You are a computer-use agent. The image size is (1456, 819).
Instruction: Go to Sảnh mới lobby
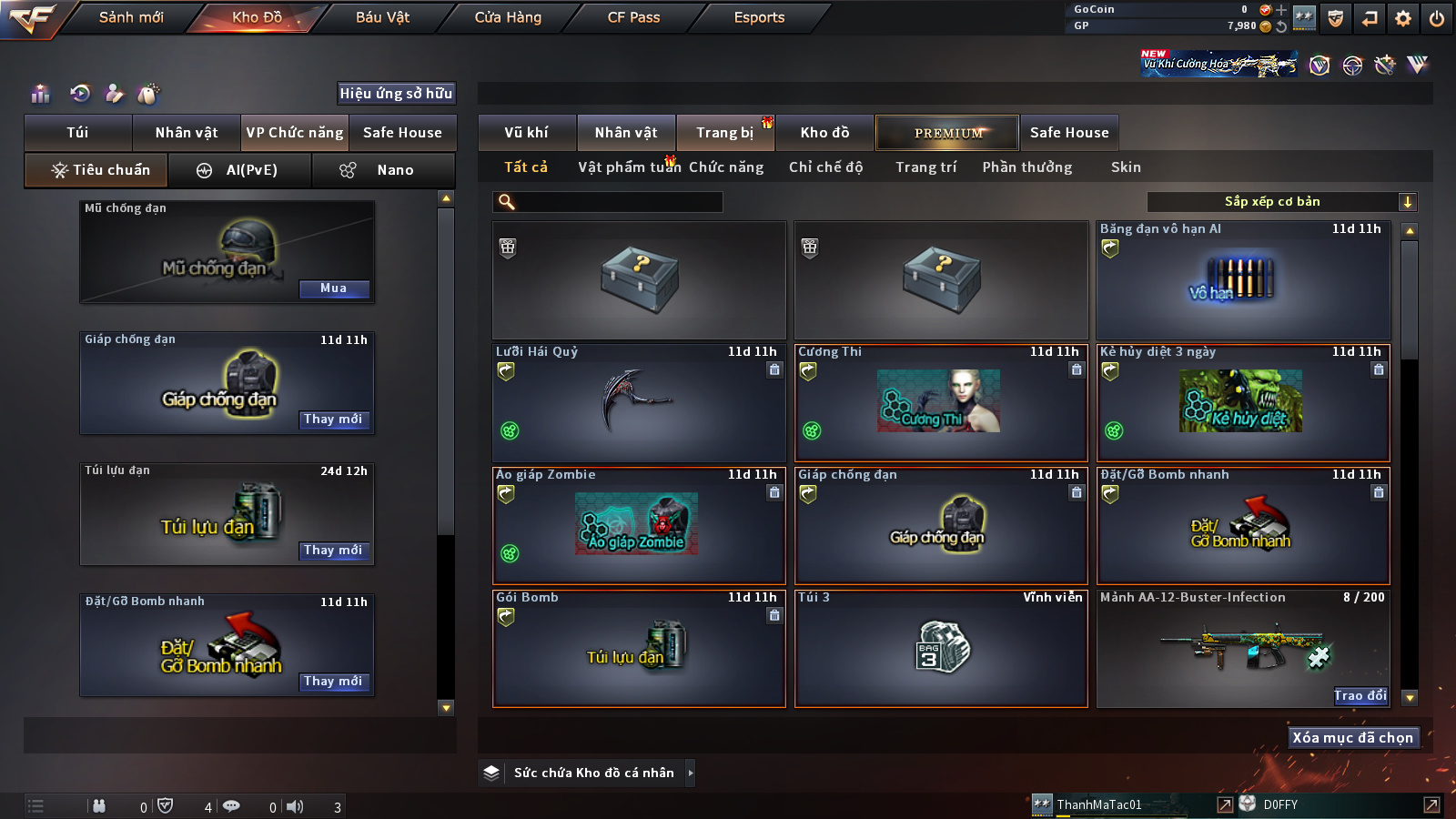[x=131, y=17]
